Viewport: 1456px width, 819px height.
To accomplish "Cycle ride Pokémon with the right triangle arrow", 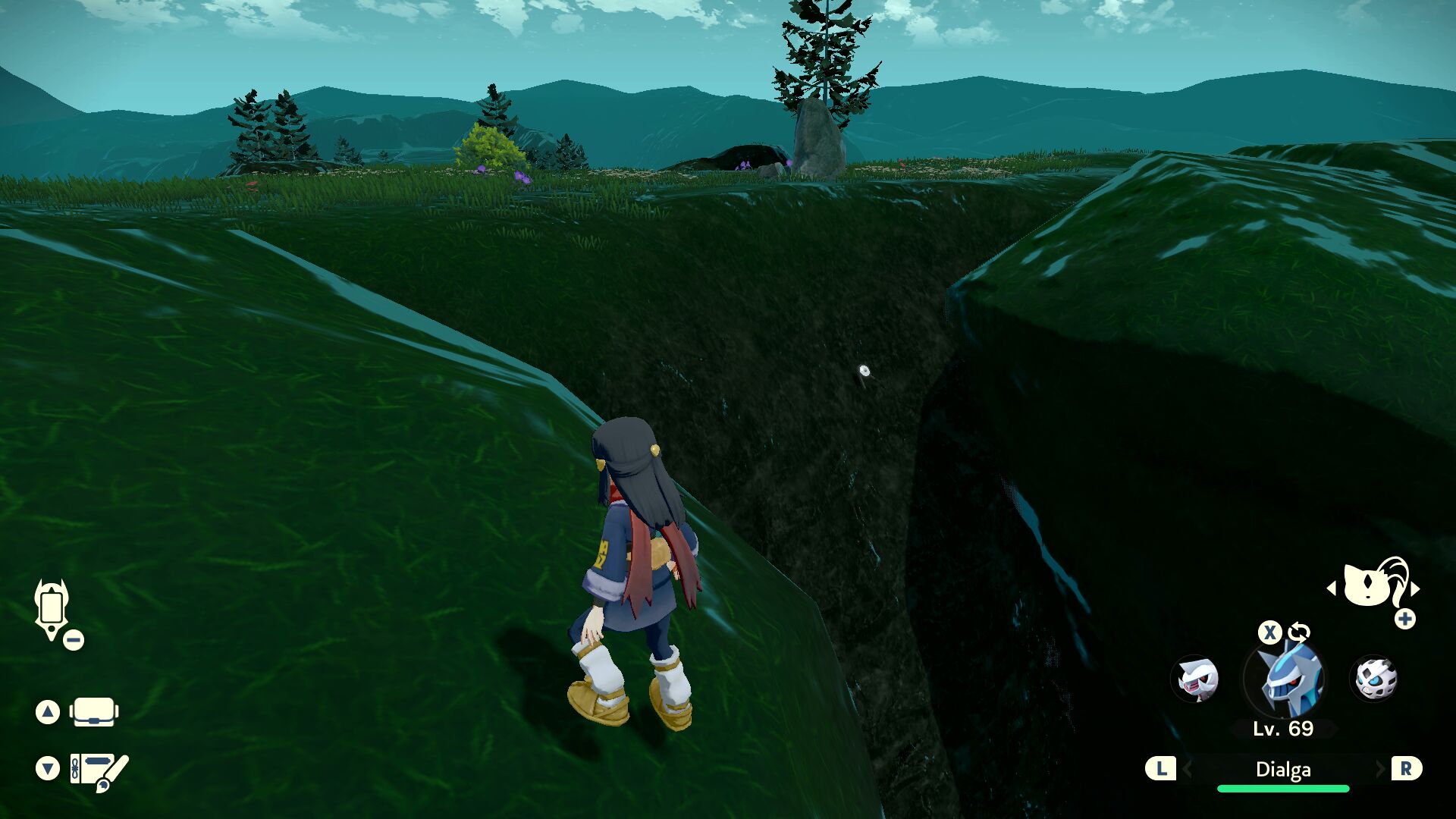I will click(1415, 588).
